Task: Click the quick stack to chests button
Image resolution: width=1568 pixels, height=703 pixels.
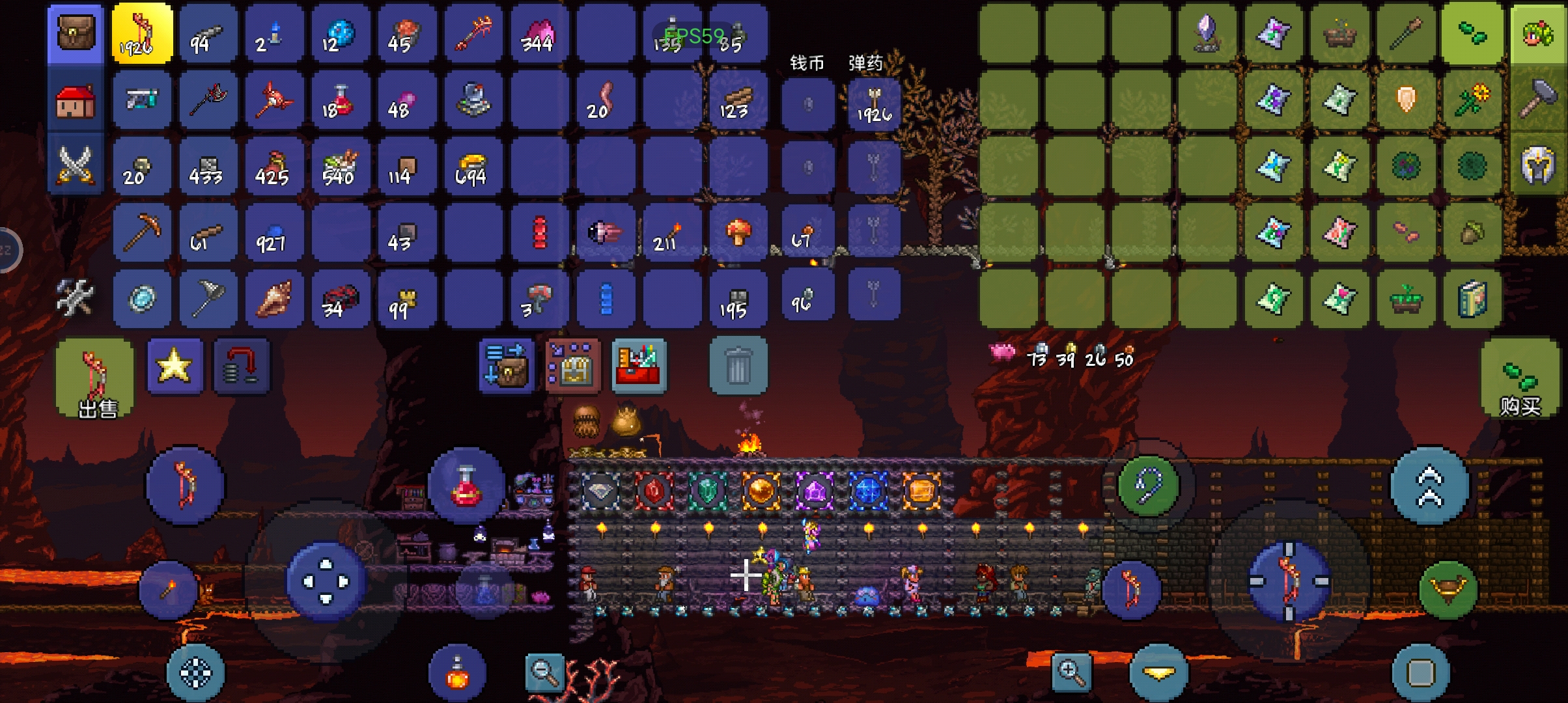Action: pyautogui.click(x=507, y=366)
